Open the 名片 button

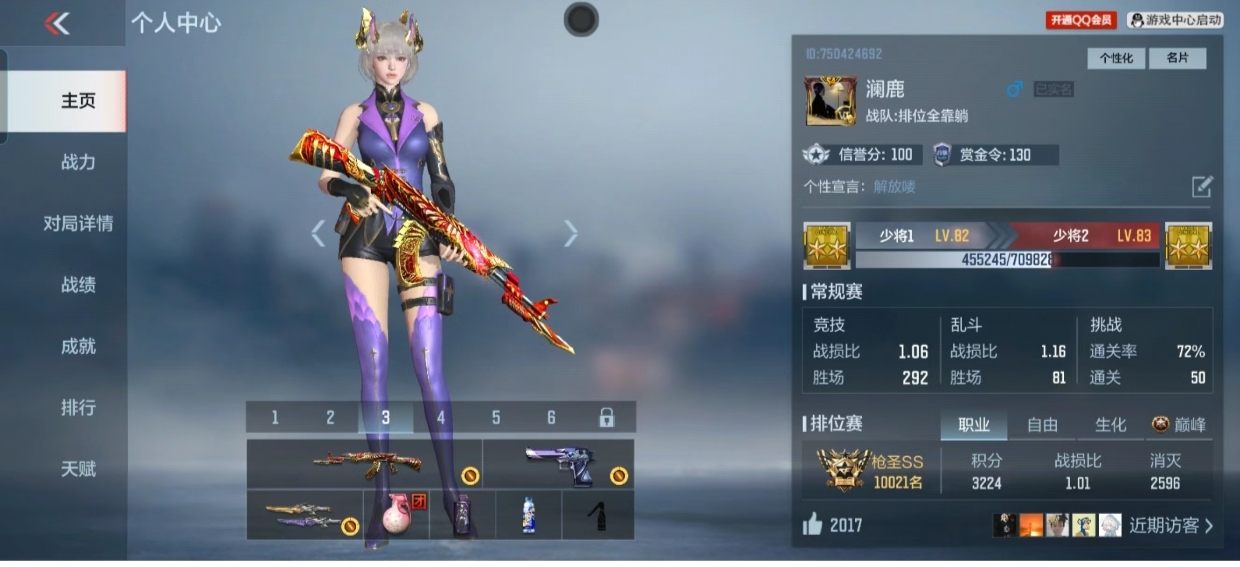pyautogui.click(x=1177, y=58)
